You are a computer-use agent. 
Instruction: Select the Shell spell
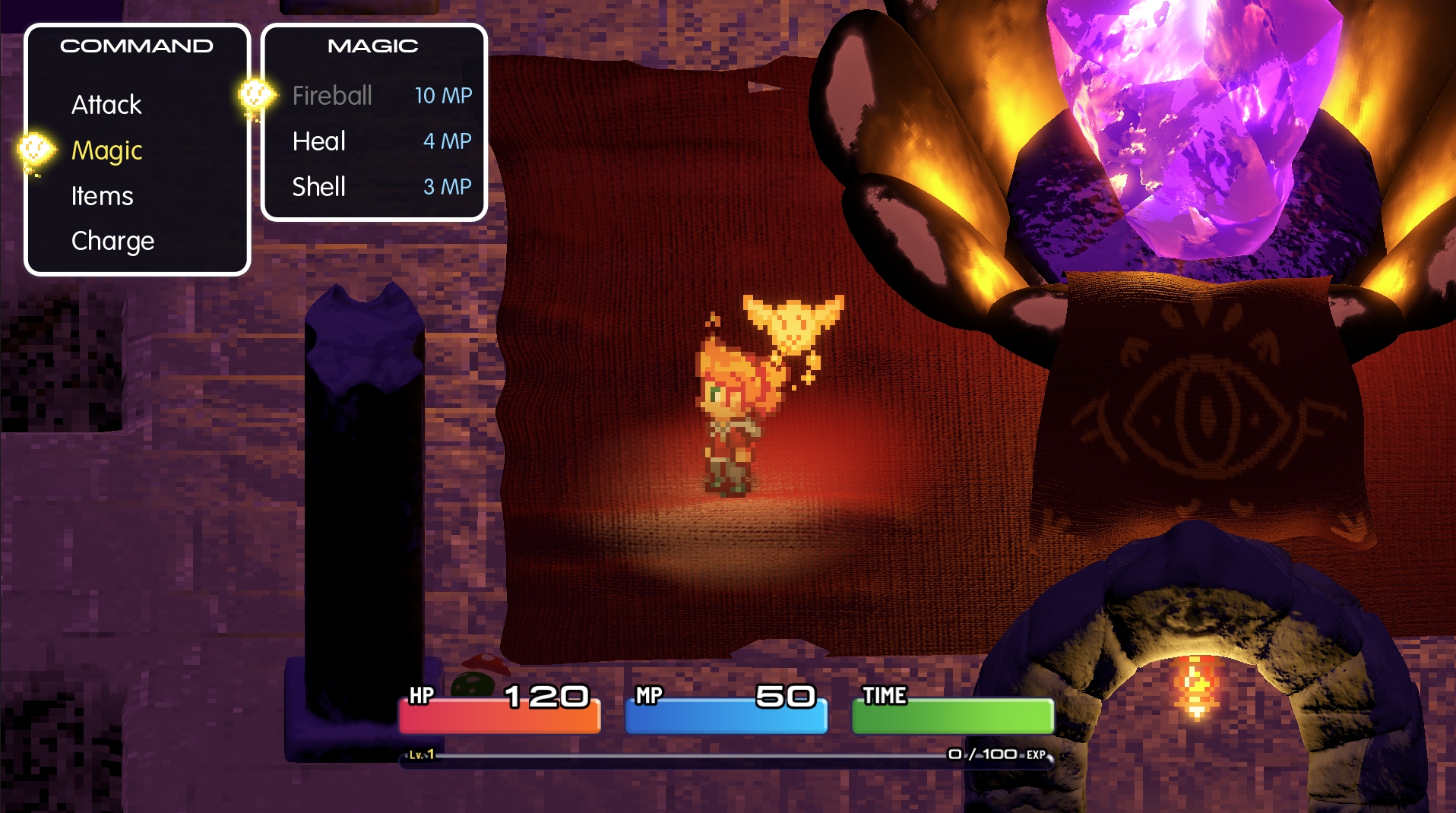point(319,187)
